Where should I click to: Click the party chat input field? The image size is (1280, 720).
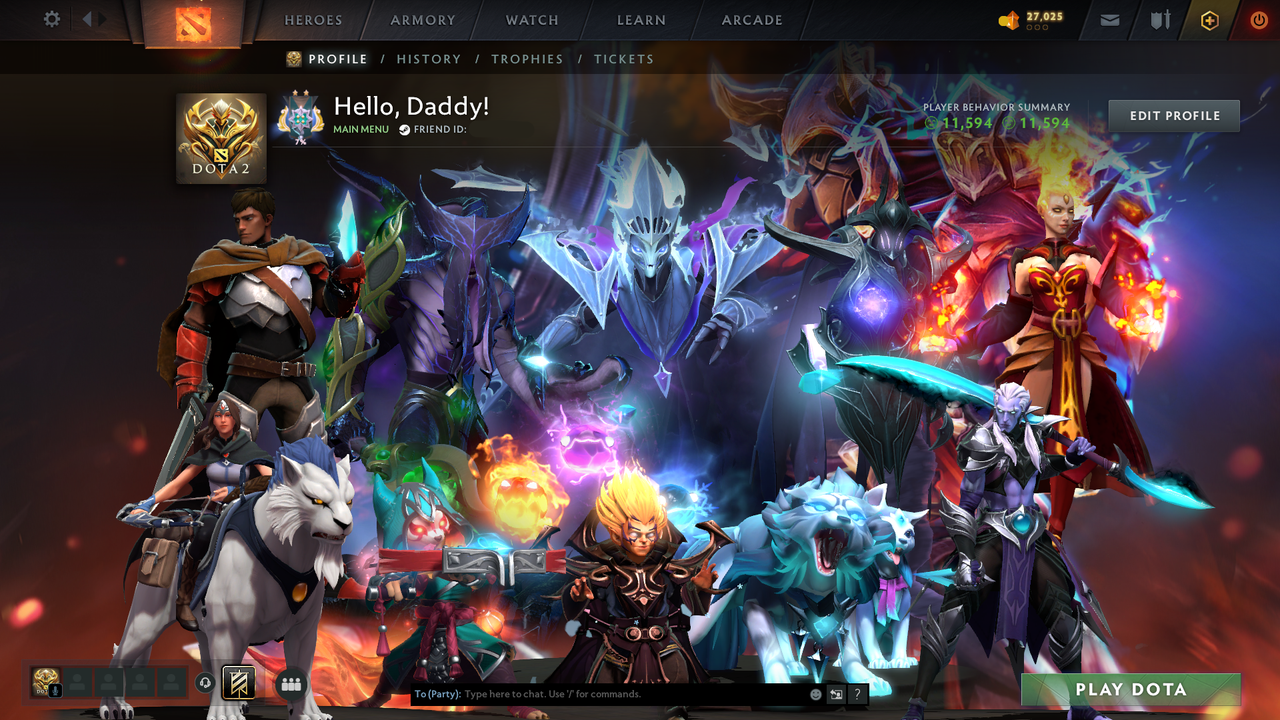click(x=600, y=693)
